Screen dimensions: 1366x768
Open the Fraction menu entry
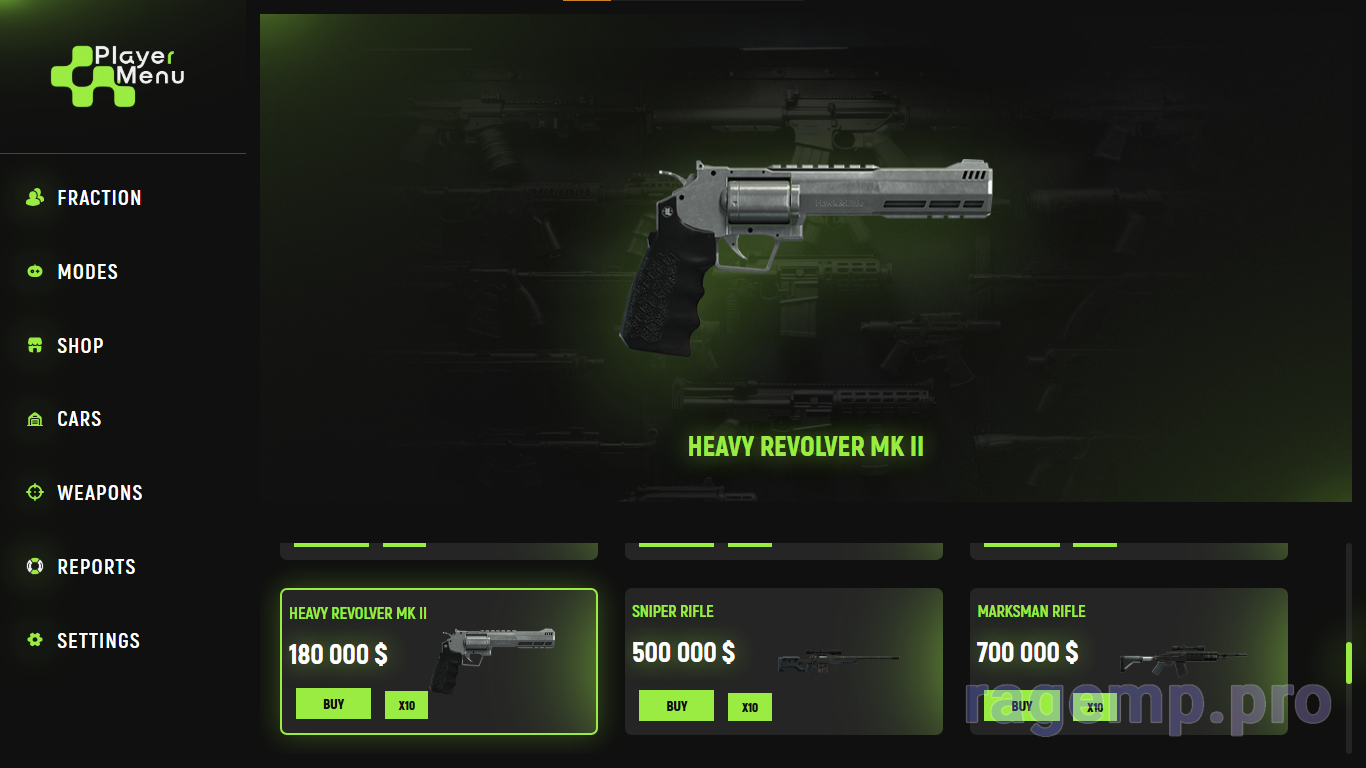[98, 198]
